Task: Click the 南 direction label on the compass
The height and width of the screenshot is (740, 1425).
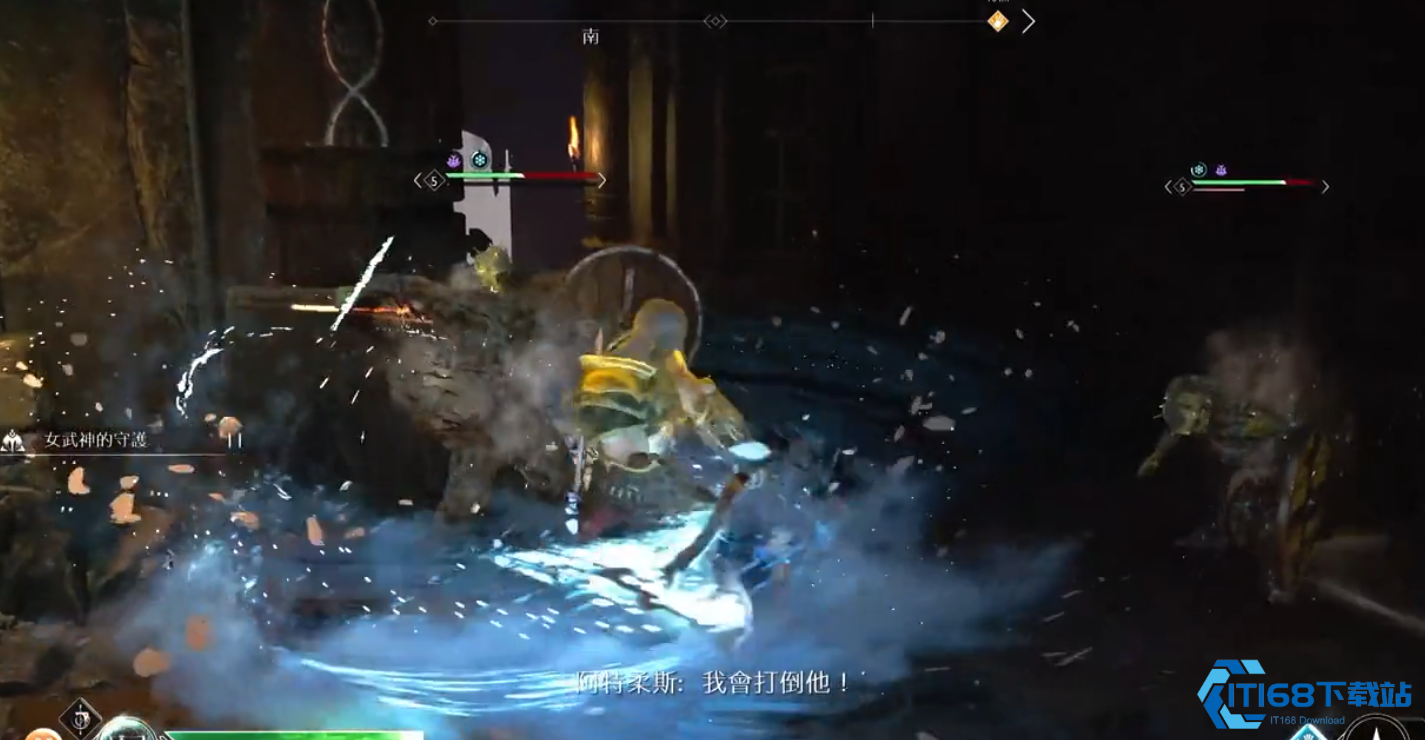Action: coord(590,37)
